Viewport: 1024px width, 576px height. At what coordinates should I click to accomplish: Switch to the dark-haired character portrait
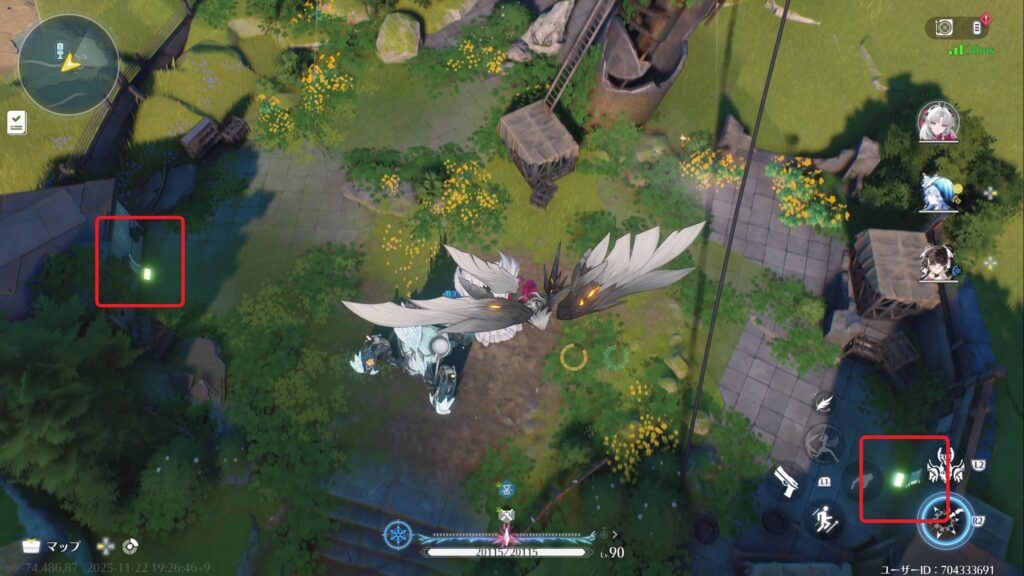tap(938, 262)
